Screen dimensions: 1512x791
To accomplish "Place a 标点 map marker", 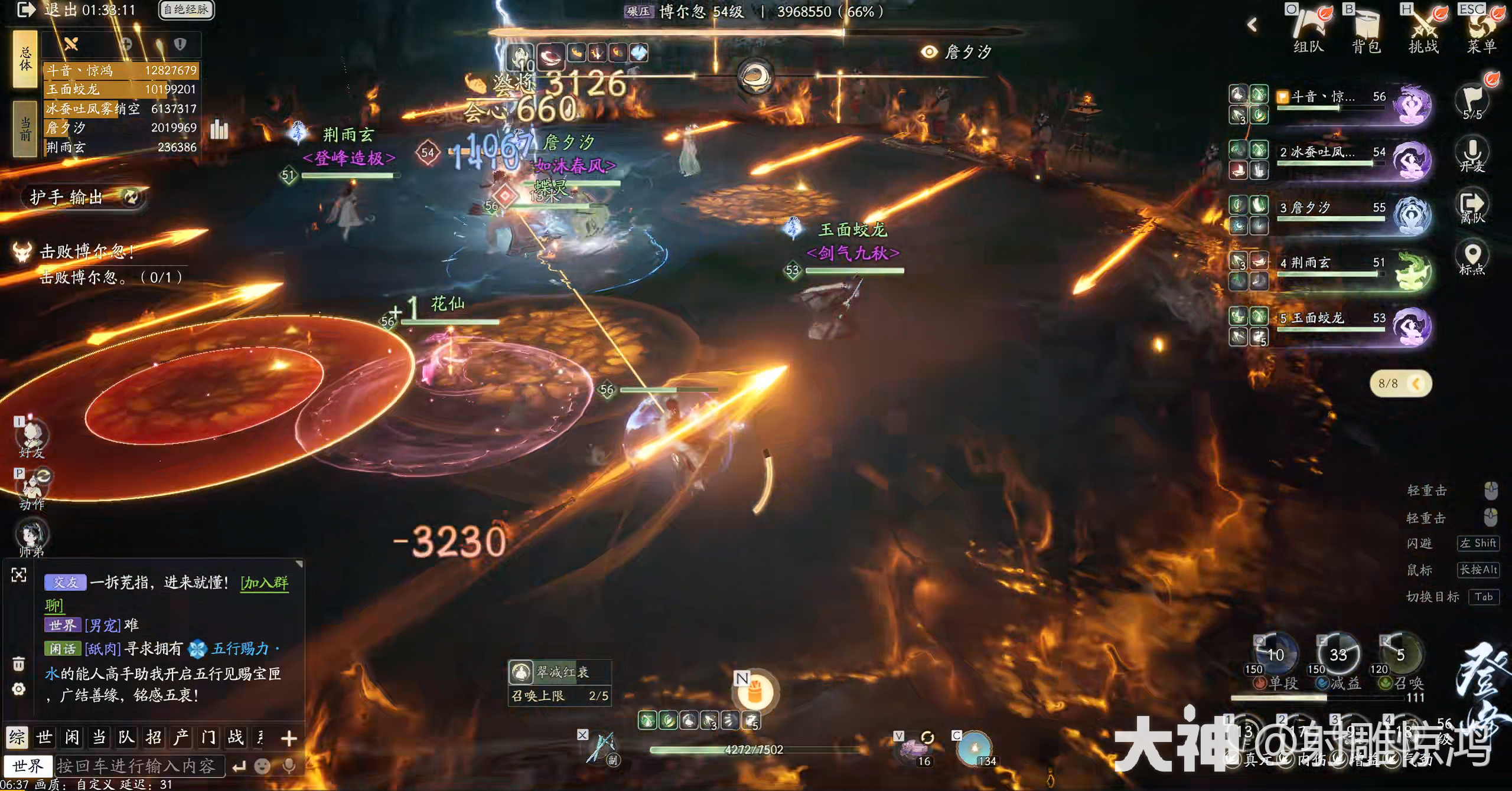I will coord(1472,259).
